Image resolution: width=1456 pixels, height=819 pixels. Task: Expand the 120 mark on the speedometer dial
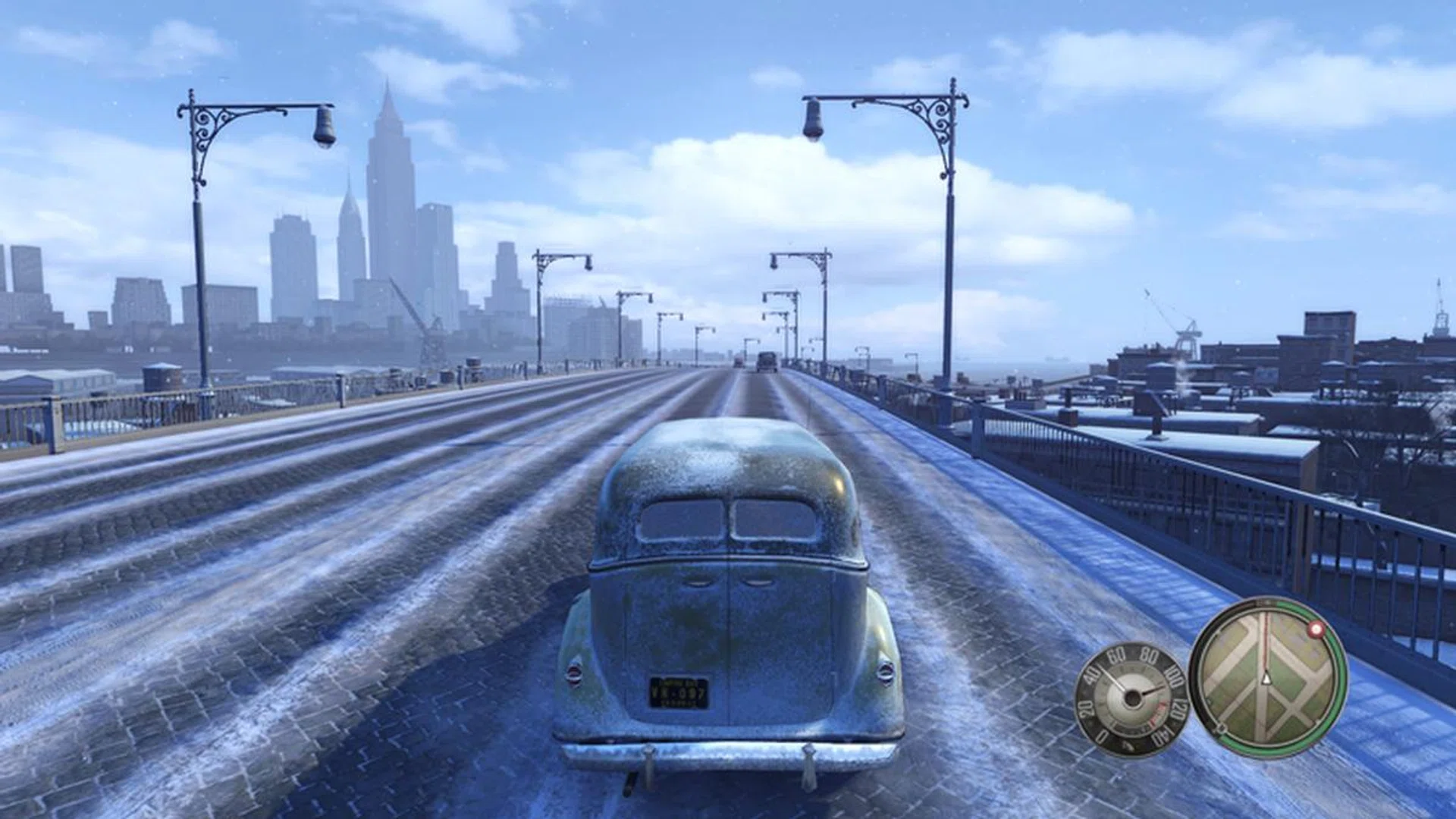point(1178,708)
